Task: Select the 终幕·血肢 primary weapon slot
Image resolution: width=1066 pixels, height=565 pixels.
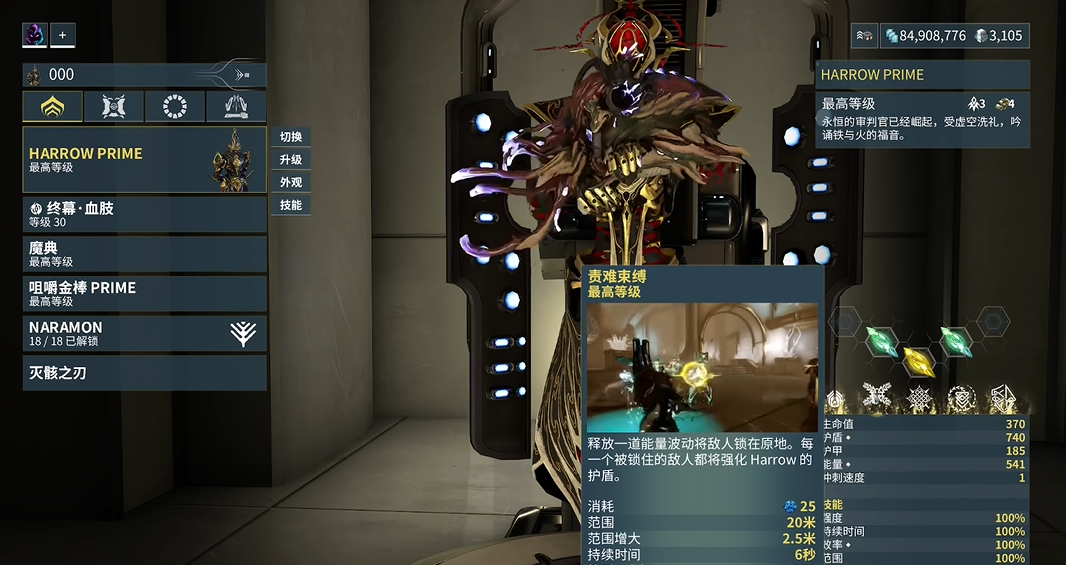Action: 144,214
